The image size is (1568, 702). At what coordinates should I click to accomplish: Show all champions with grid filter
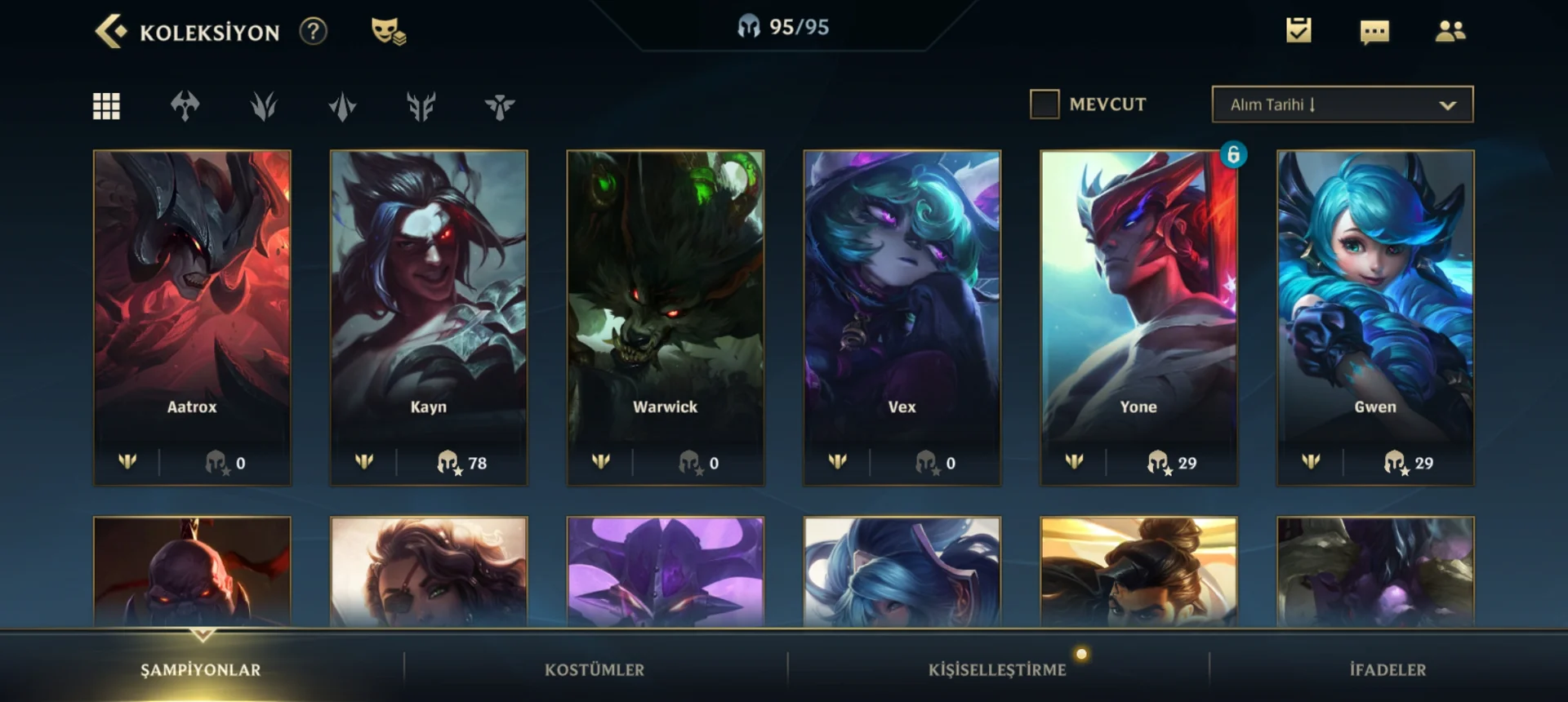(107, 106)
